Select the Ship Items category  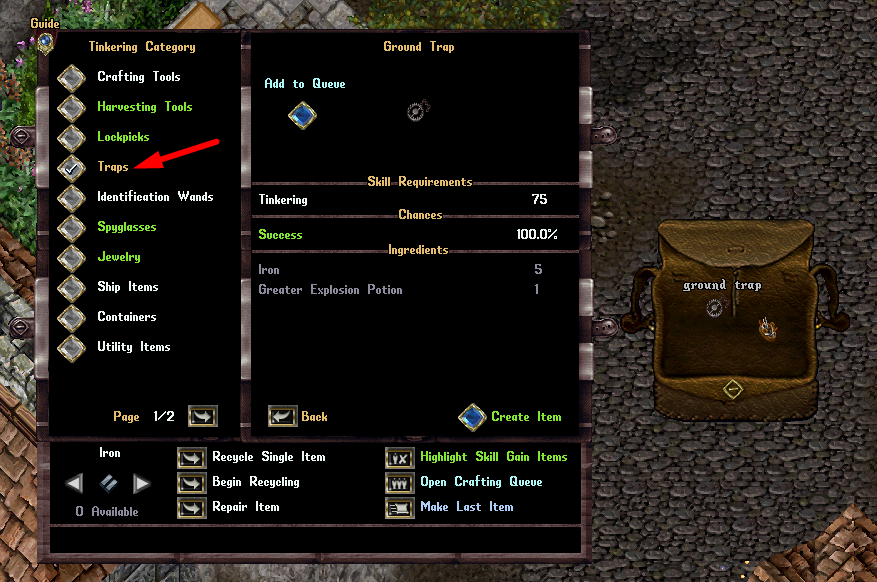[71, 288]
